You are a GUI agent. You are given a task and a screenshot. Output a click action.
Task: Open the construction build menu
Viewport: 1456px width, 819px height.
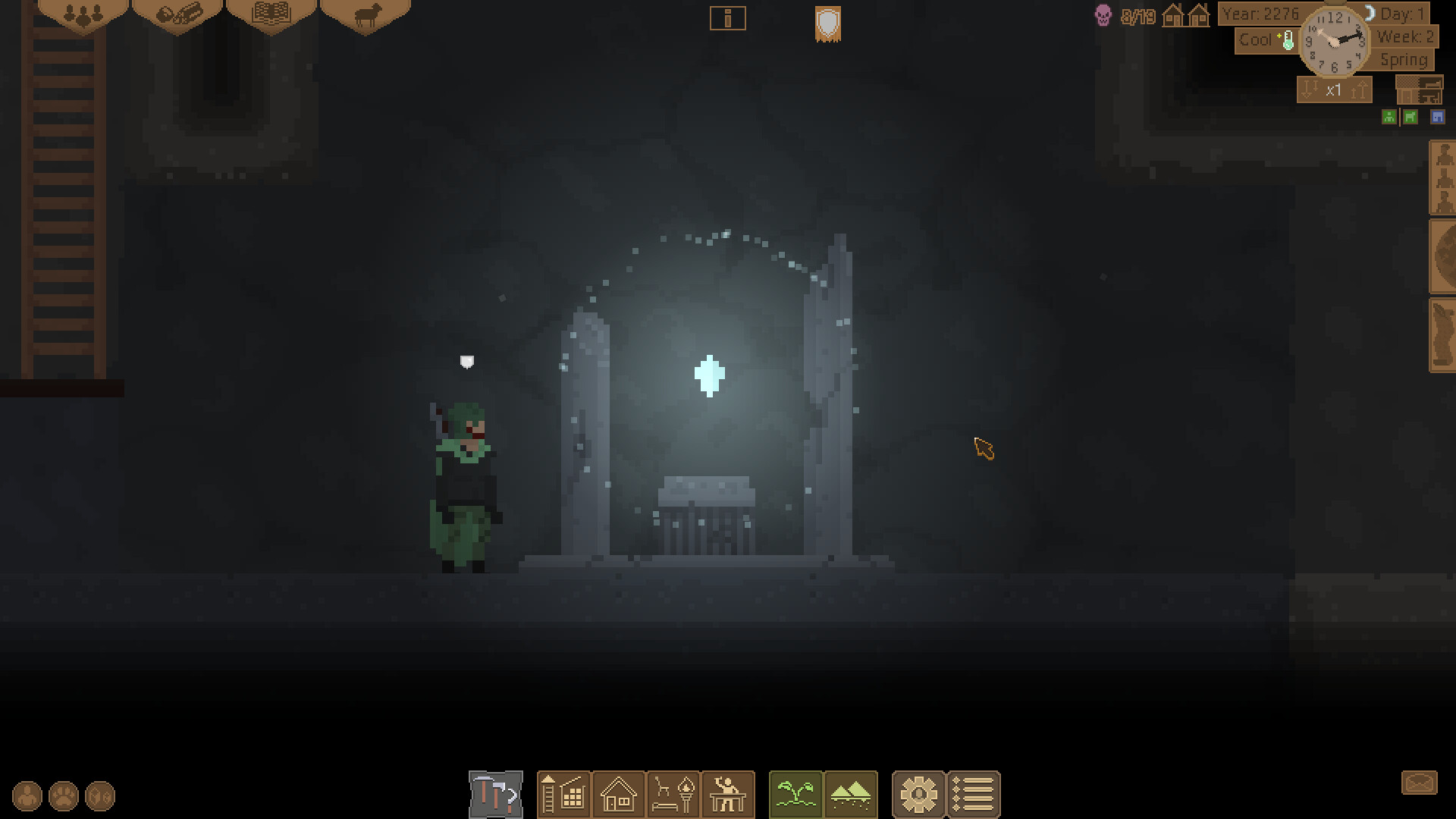563,794
